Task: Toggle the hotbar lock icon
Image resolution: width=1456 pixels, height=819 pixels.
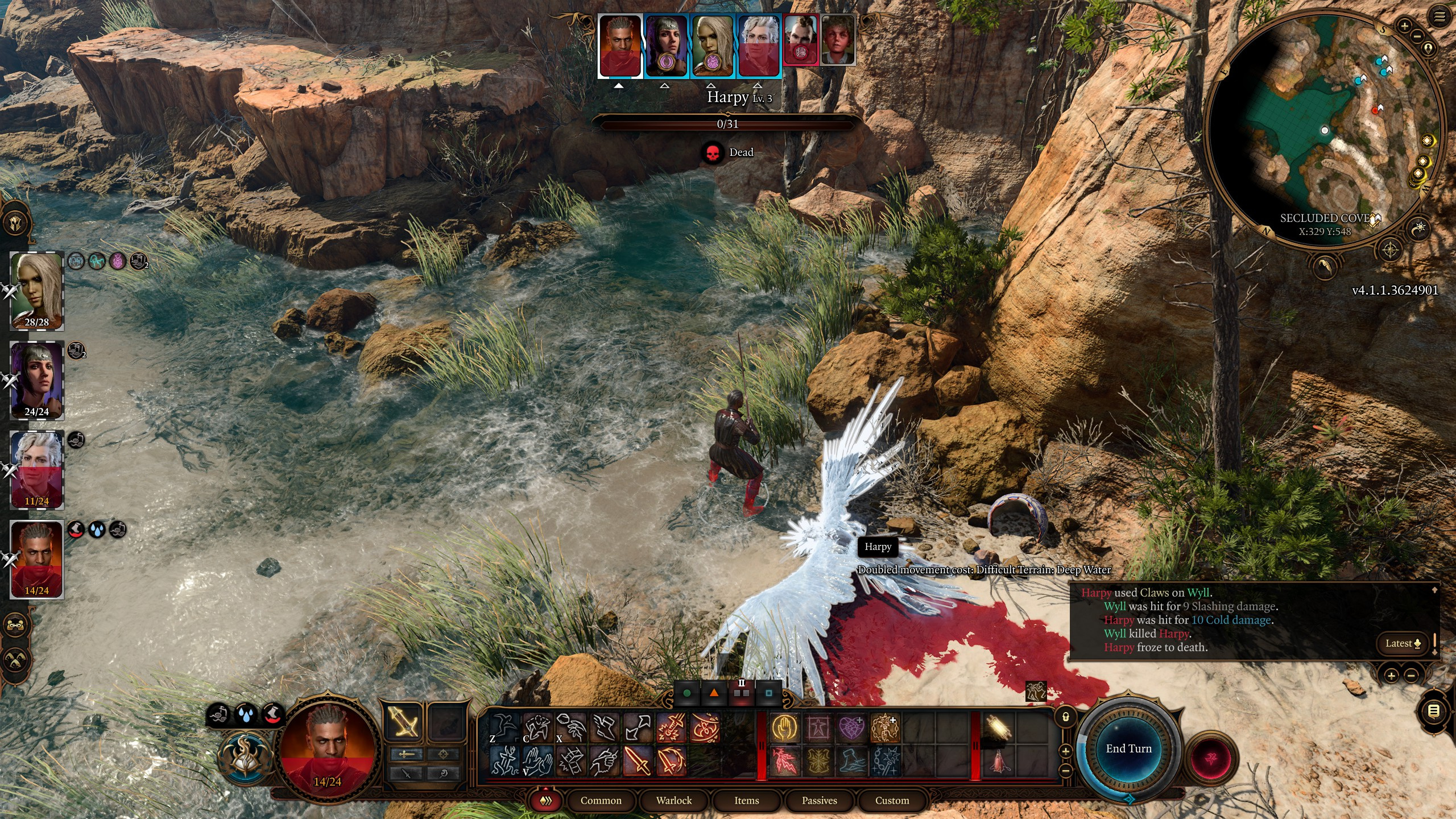Action: click(x=1066, y=717)
